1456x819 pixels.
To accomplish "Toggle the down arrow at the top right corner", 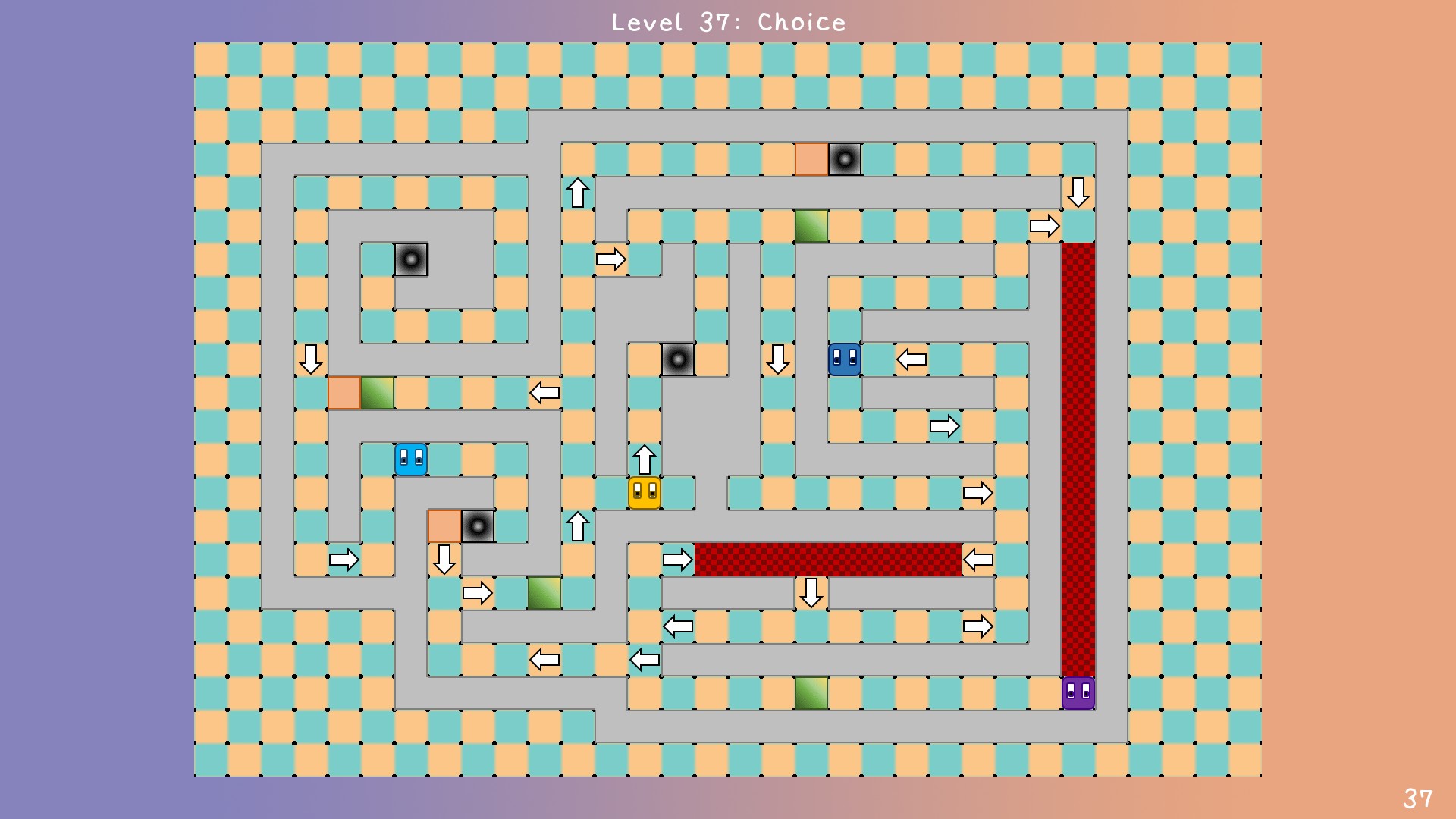I will (x=1078, y=192).
